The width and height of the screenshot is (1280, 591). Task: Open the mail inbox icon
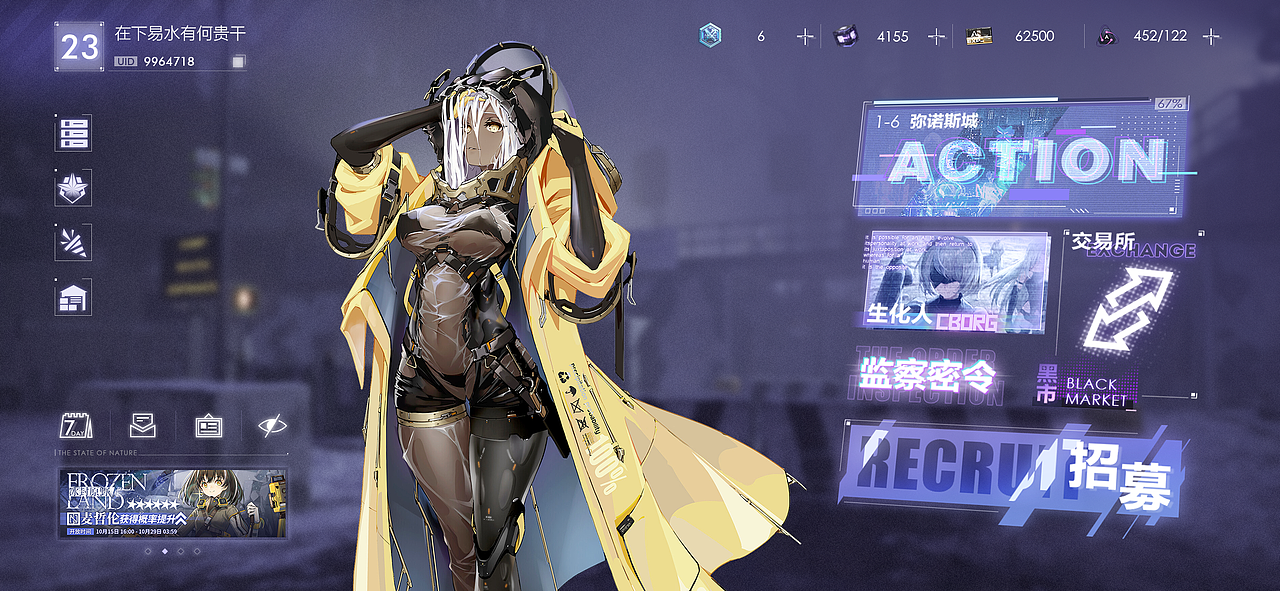[143, 425]
